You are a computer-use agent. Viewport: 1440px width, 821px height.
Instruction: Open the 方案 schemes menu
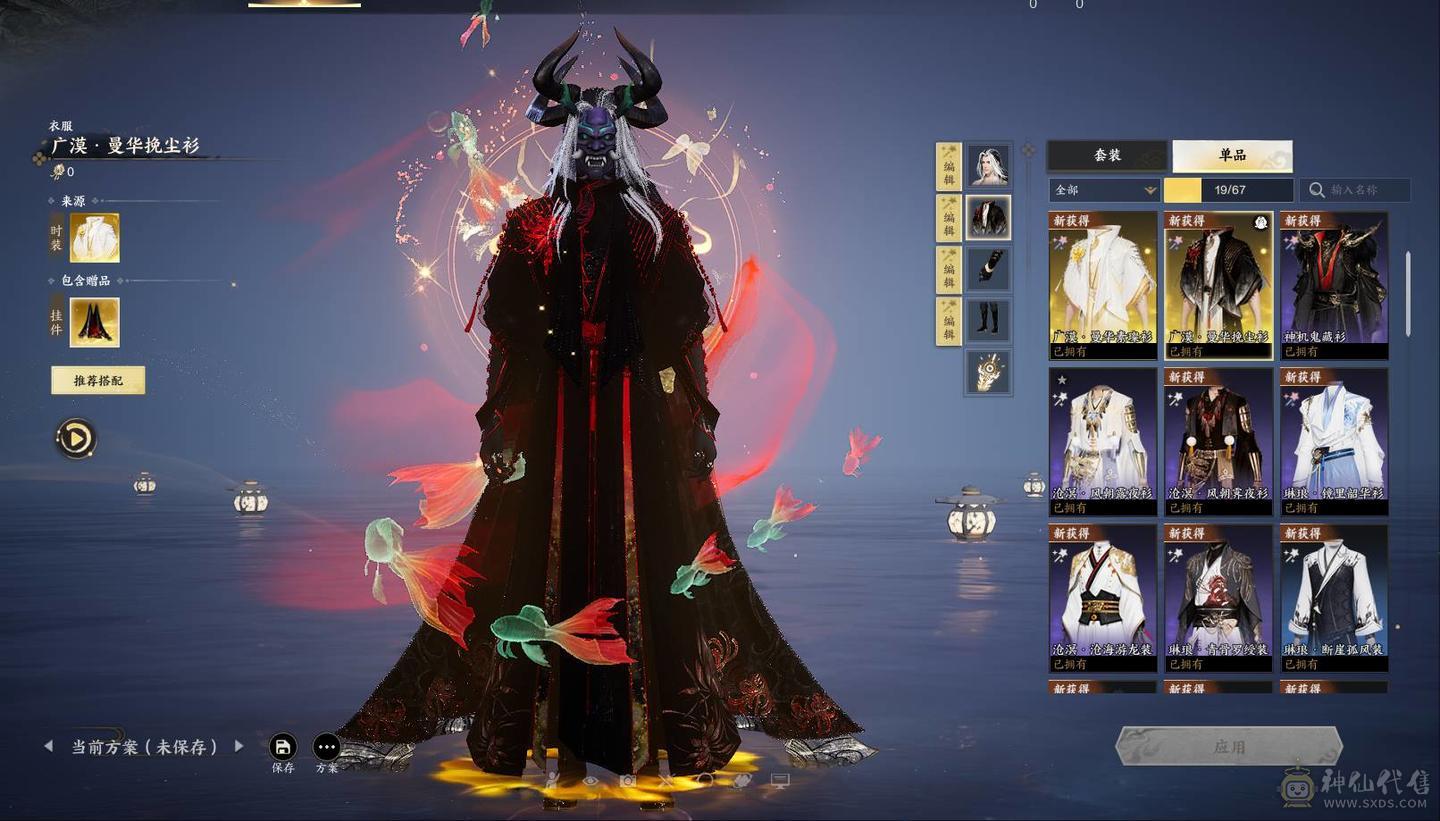[327, 747]
